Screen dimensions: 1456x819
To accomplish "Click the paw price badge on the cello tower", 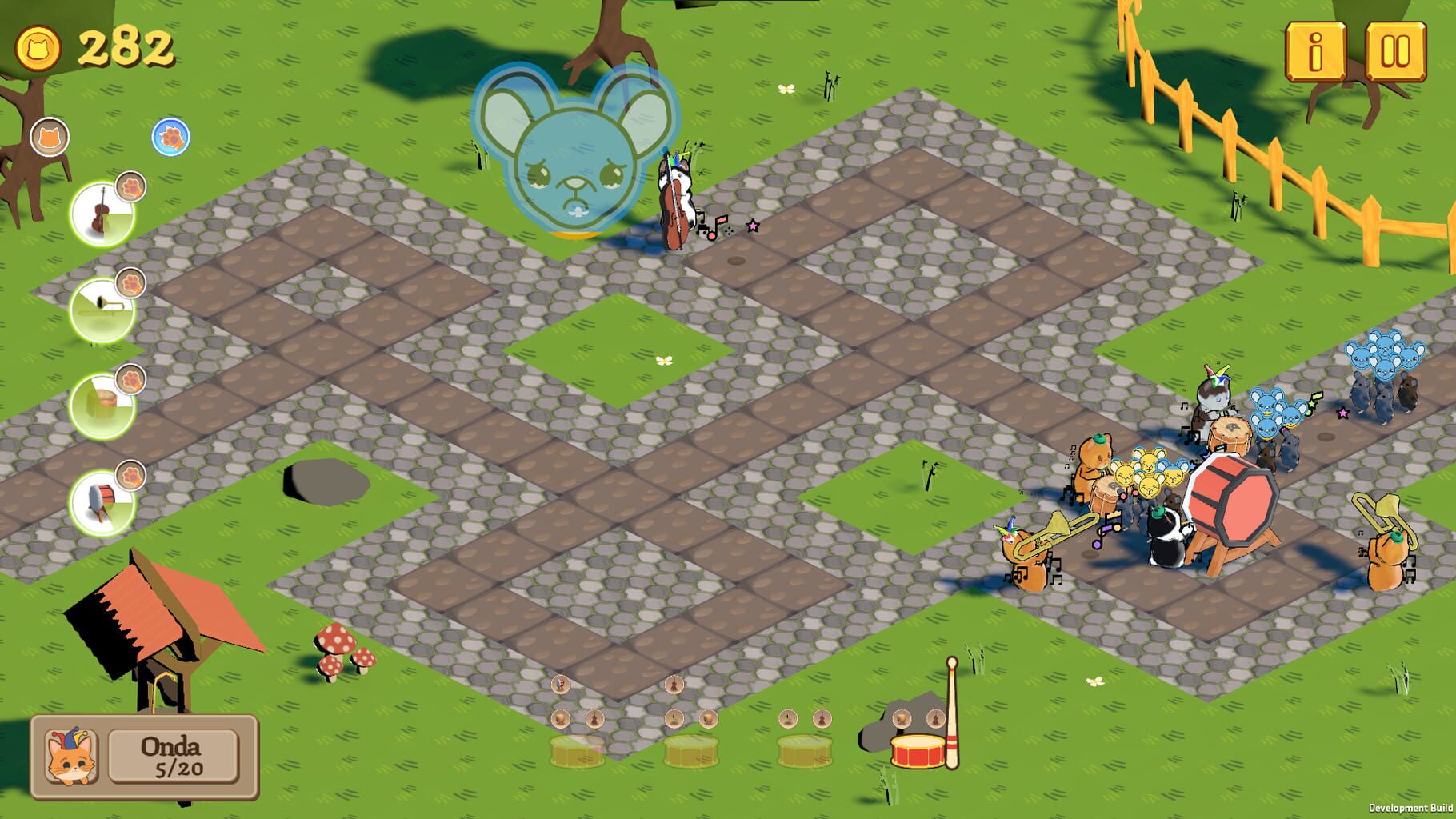I will 132,188.
